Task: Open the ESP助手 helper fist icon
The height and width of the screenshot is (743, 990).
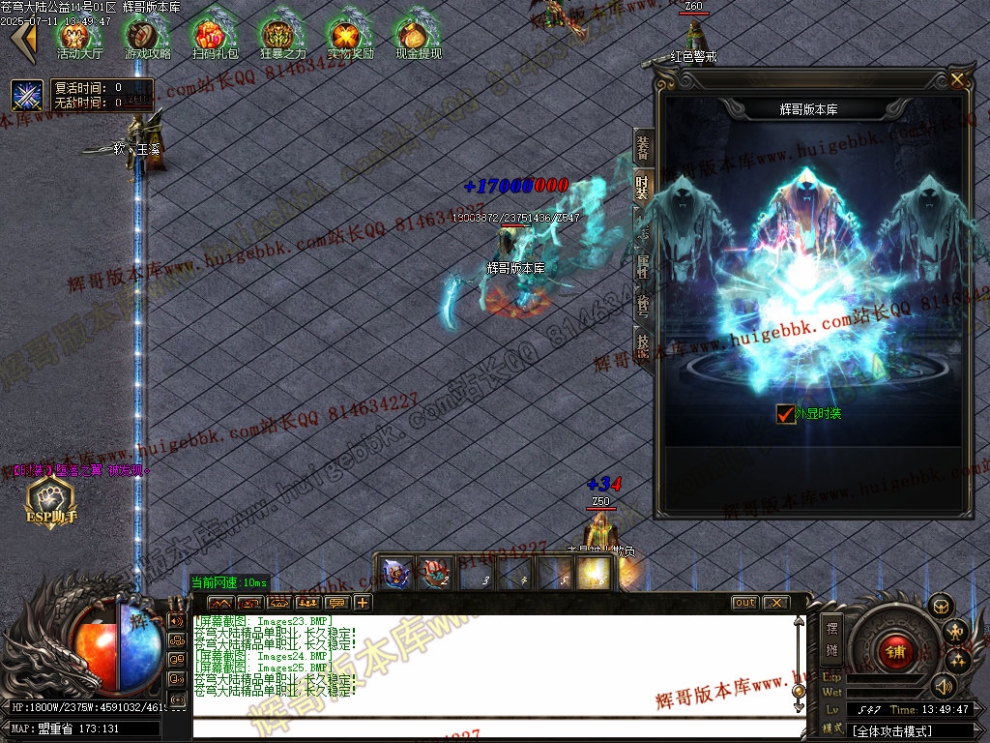Action: (x=50, y=499)
